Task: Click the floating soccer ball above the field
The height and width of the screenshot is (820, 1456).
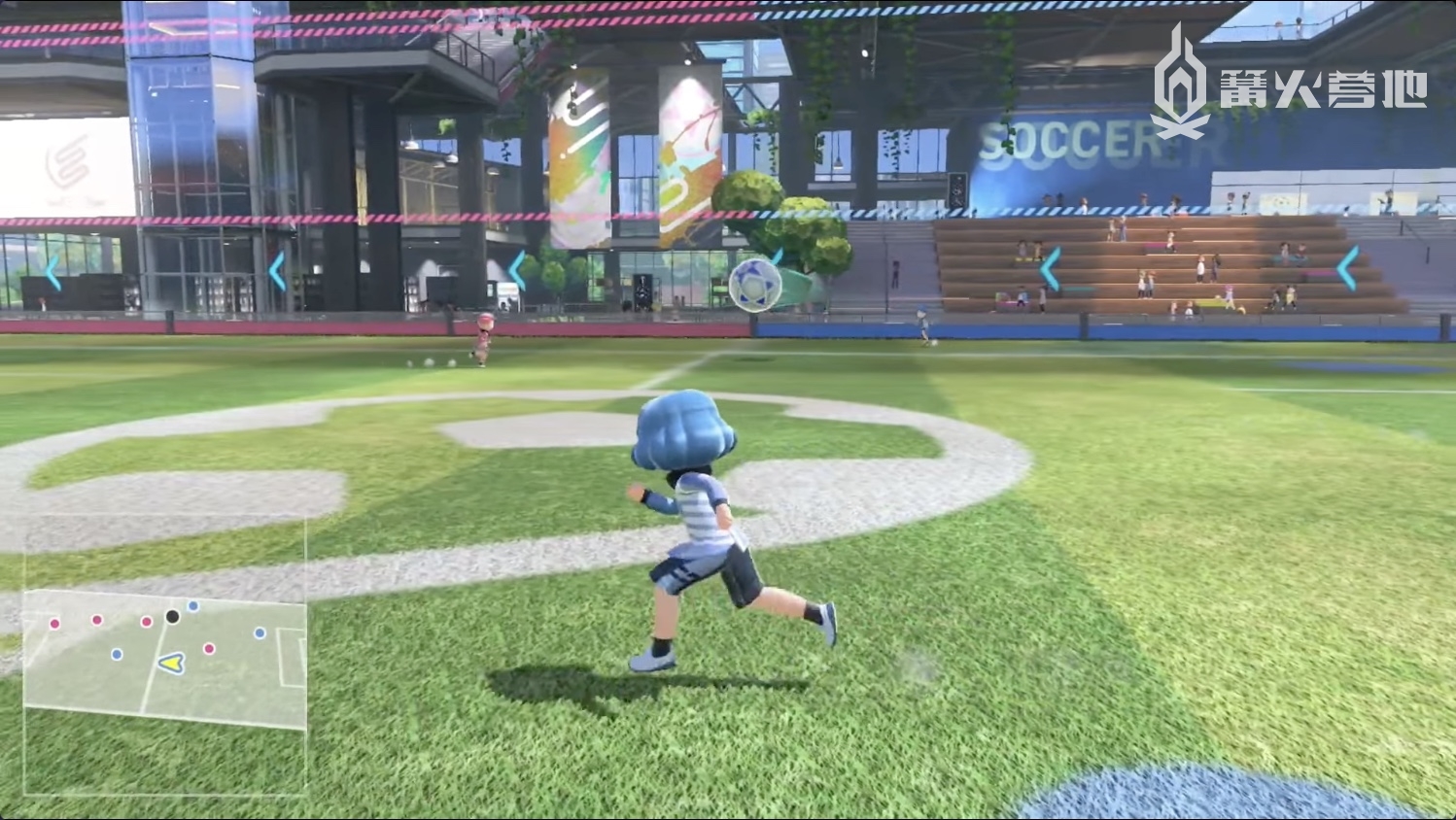Action: coord(753,284)
